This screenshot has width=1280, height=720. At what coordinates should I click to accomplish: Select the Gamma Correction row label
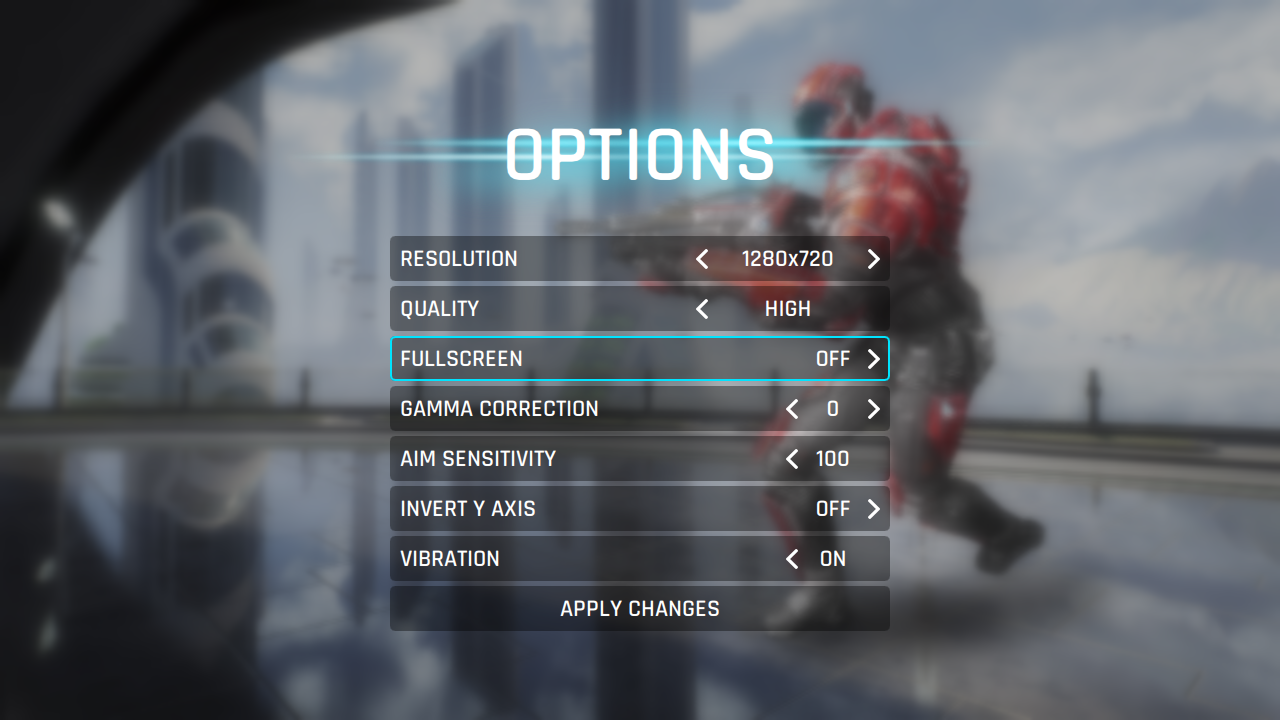click(499, 409)
